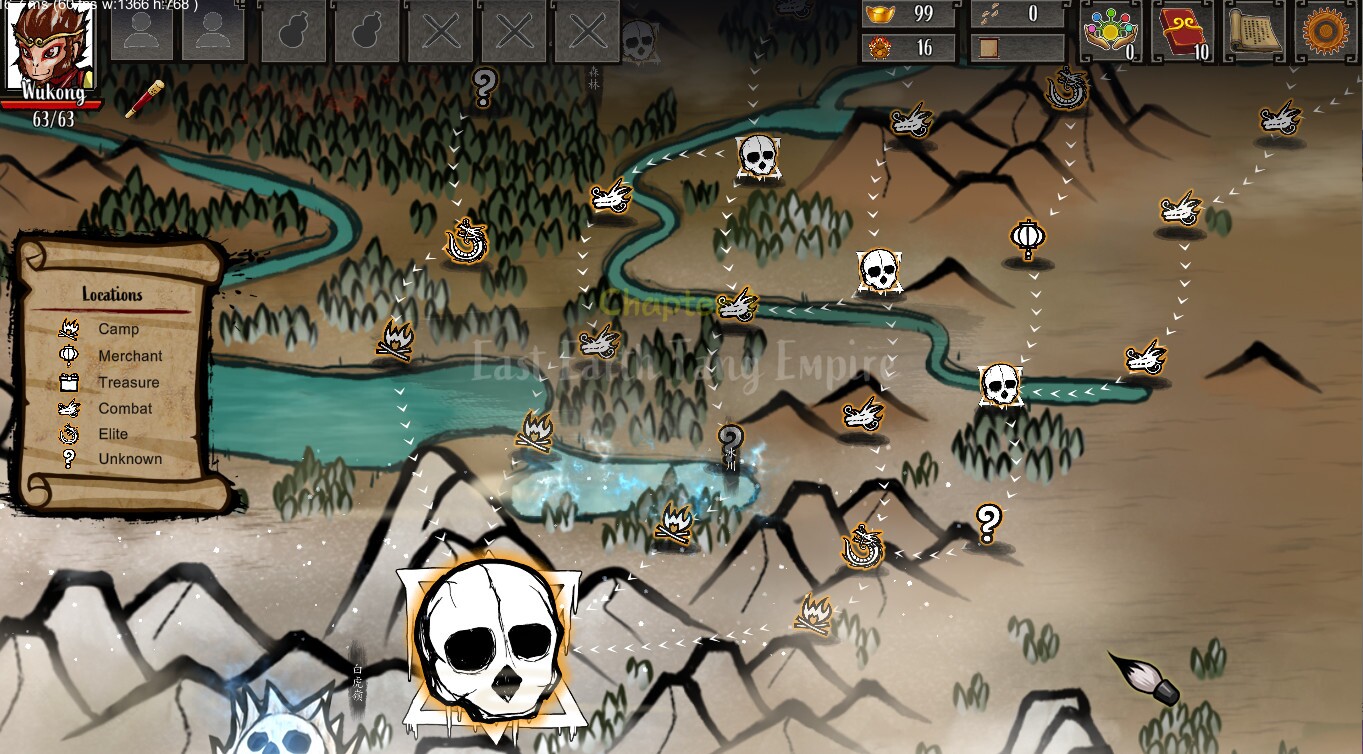Select the skull Combat node near the river bend
The width and height of the screenshot is (1363, 754).
[x=877, y=272]
